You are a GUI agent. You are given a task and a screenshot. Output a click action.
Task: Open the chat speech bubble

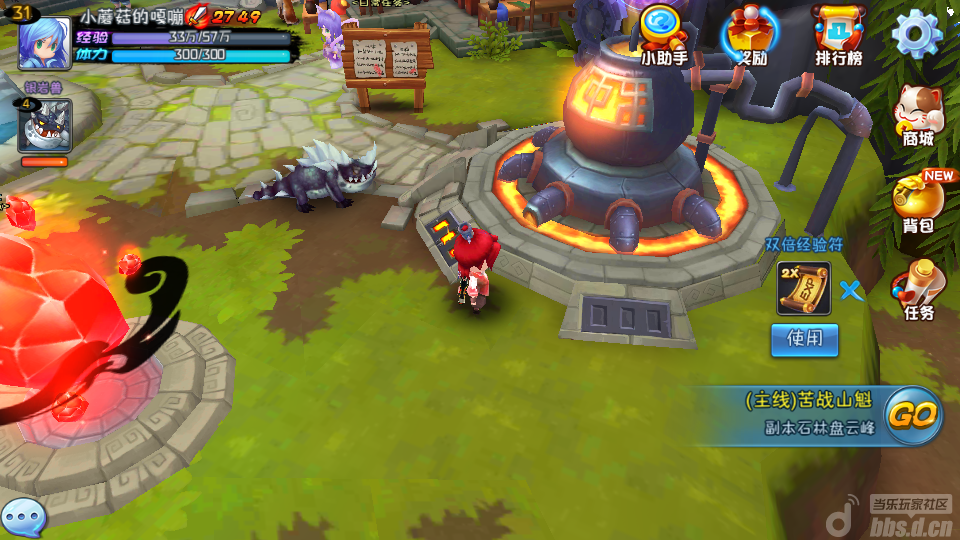click(23, 517)
